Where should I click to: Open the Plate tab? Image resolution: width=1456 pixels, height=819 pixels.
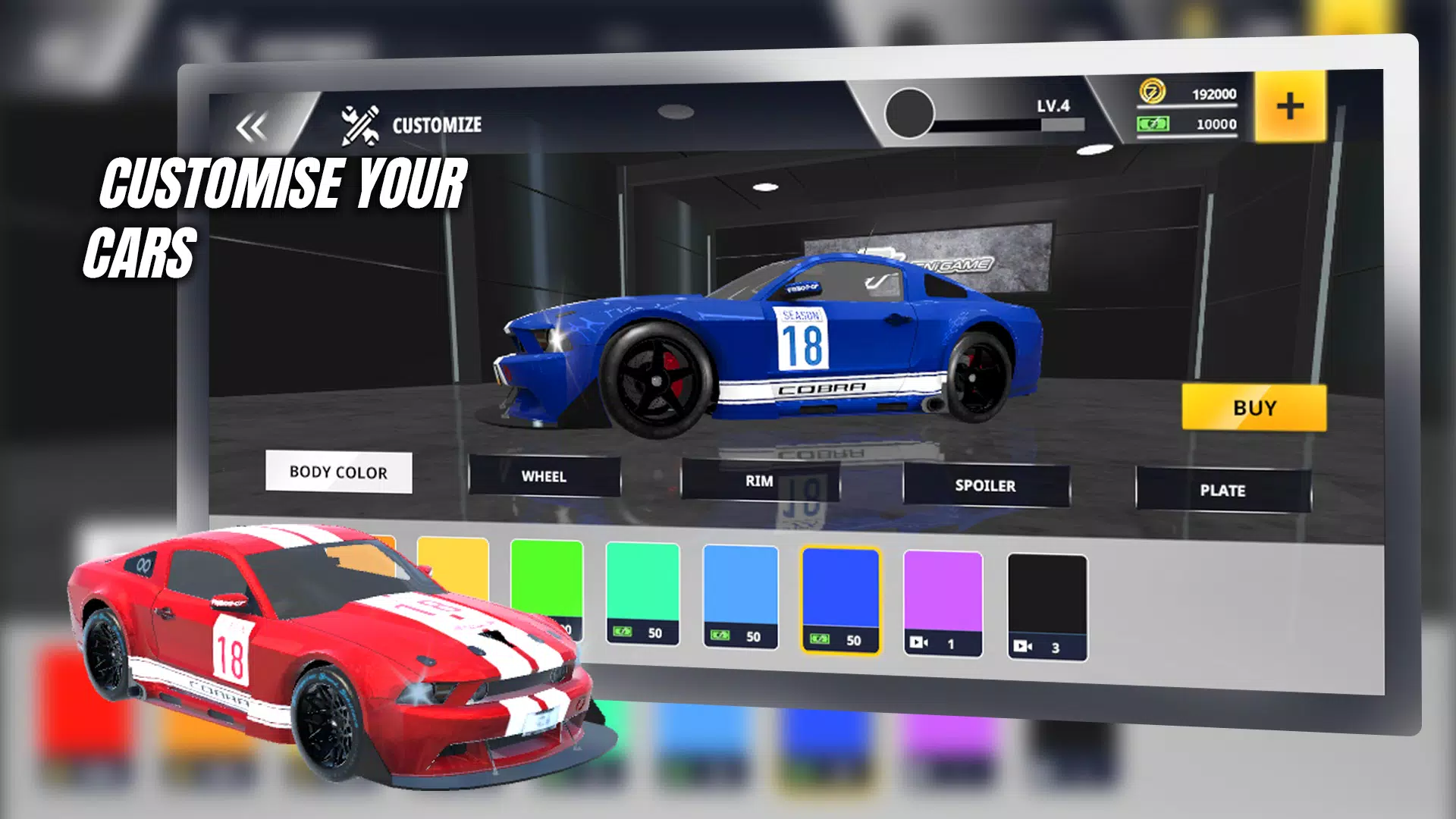click(1222, 491)
